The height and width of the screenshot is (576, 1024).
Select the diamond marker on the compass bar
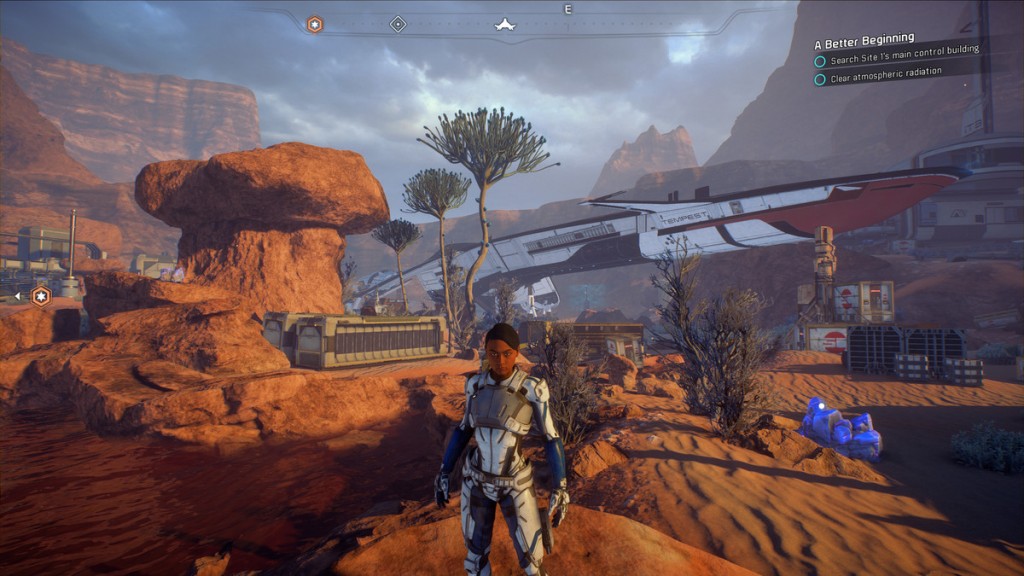tap(398, 24)
